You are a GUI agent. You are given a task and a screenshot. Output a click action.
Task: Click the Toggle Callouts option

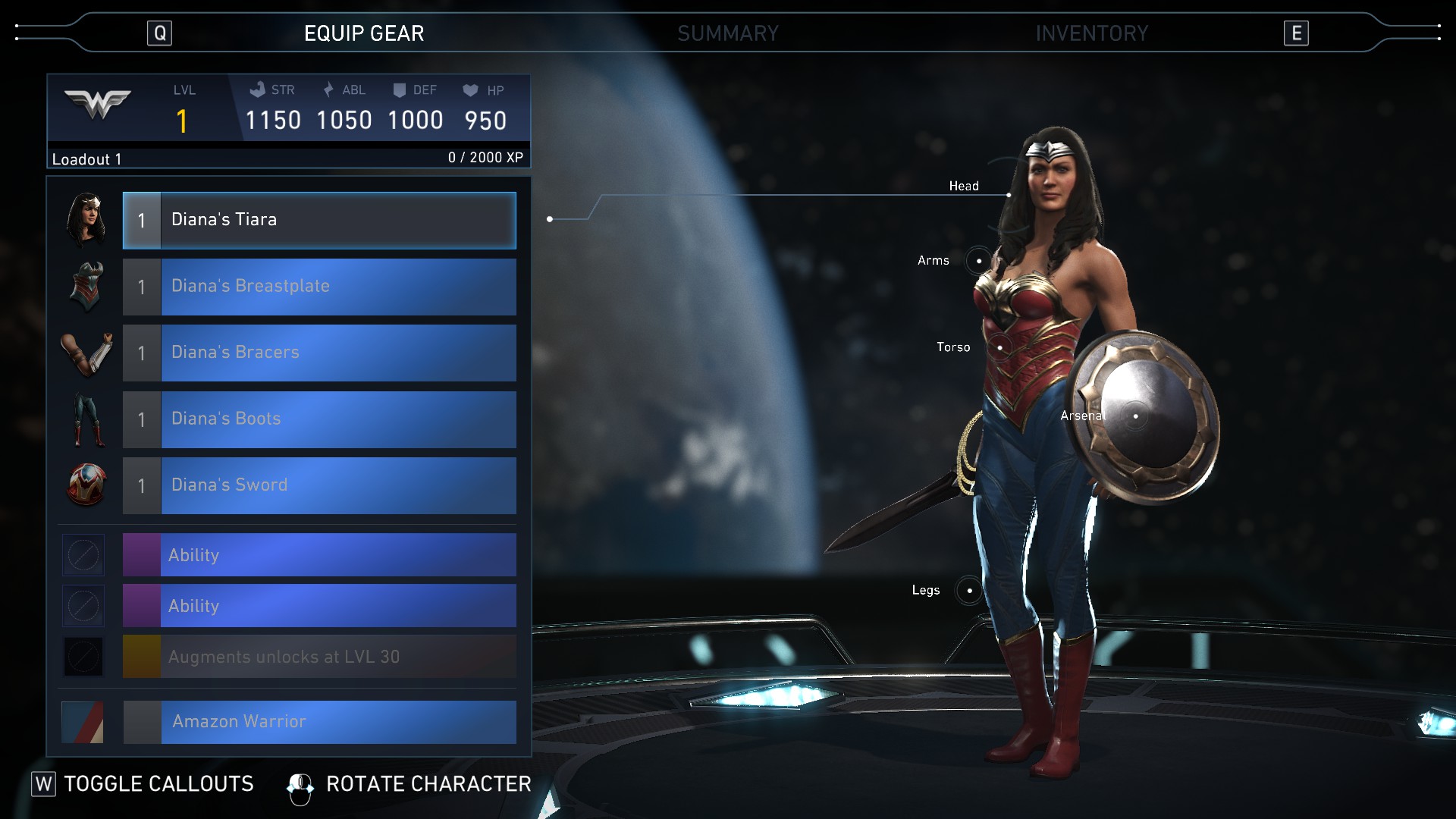143,784
